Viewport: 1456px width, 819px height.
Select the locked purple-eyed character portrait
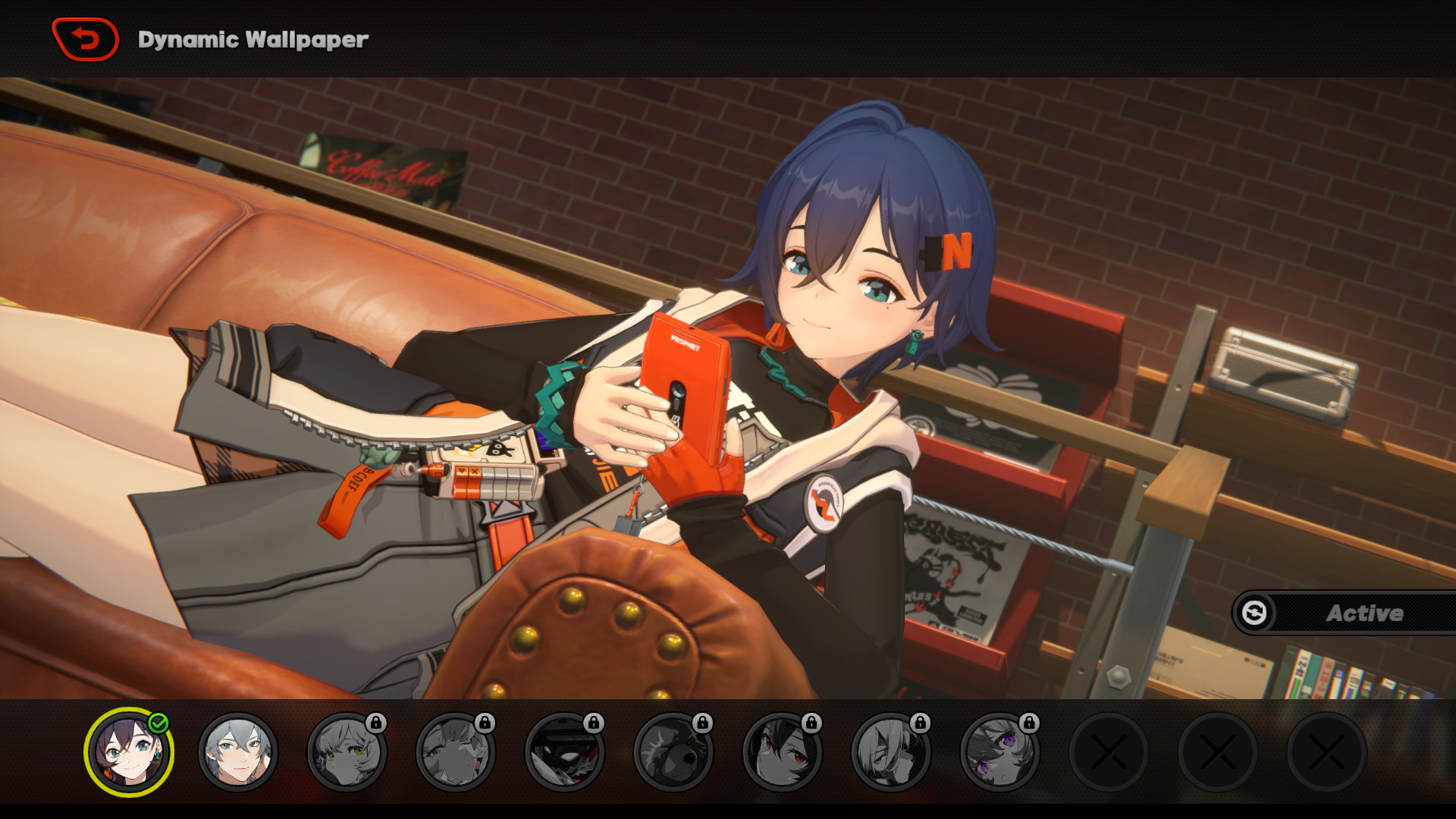tap(999, 752)
